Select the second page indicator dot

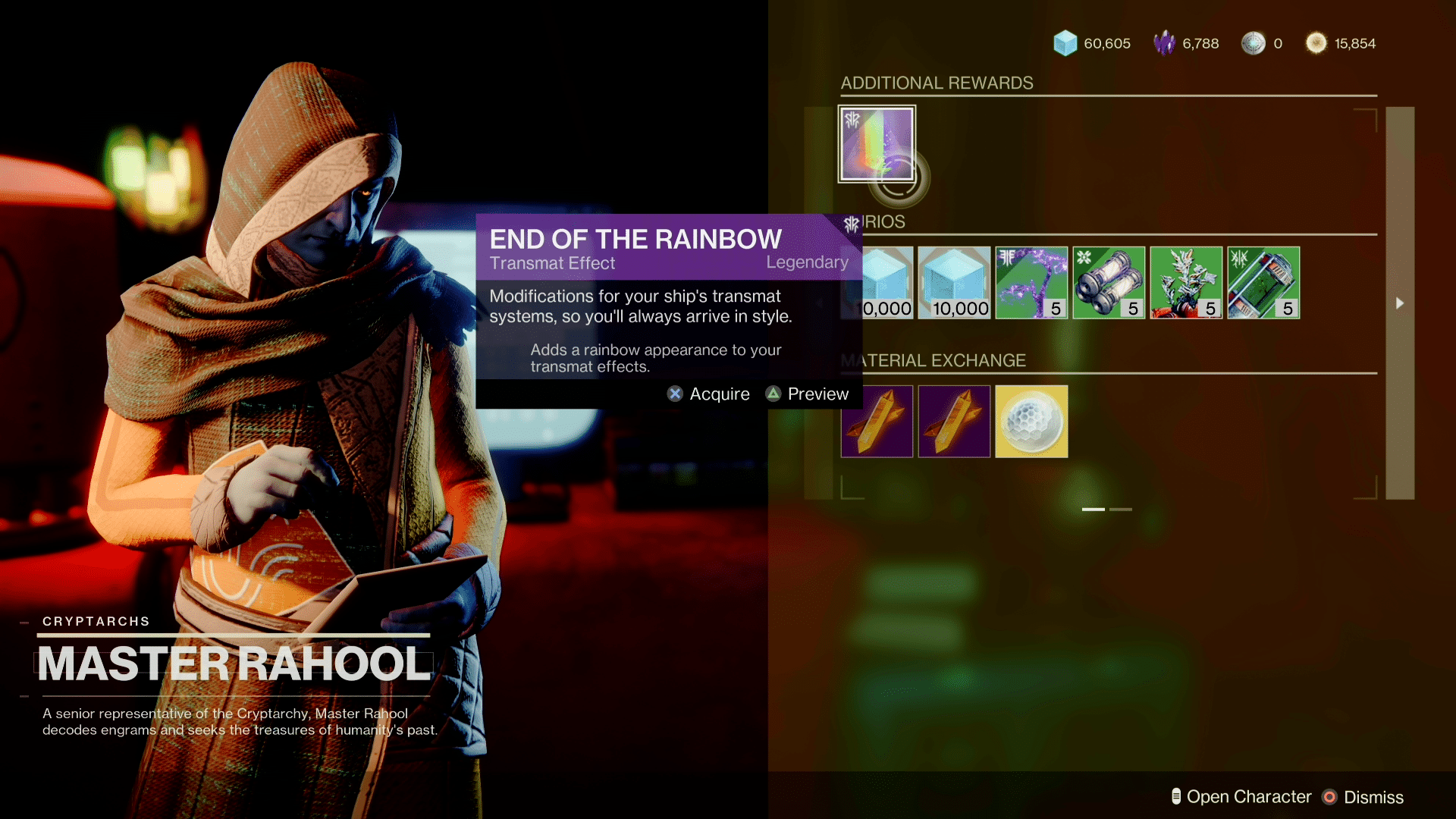tap(1121, 510)
